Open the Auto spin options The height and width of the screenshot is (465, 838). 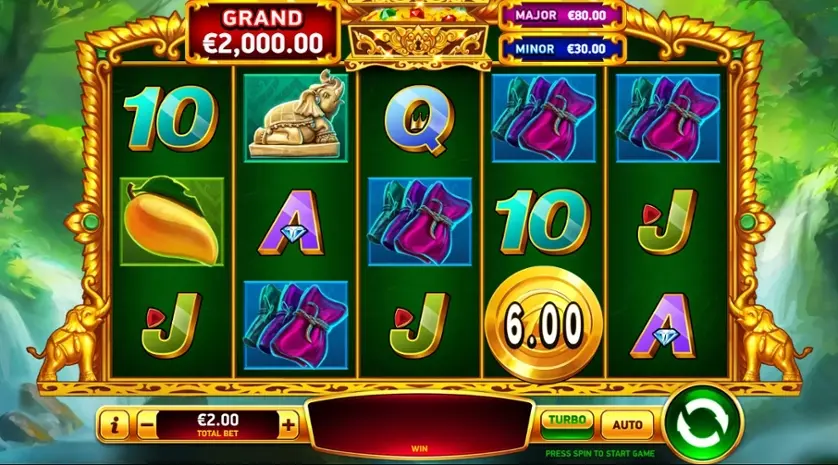click(627, 424)
